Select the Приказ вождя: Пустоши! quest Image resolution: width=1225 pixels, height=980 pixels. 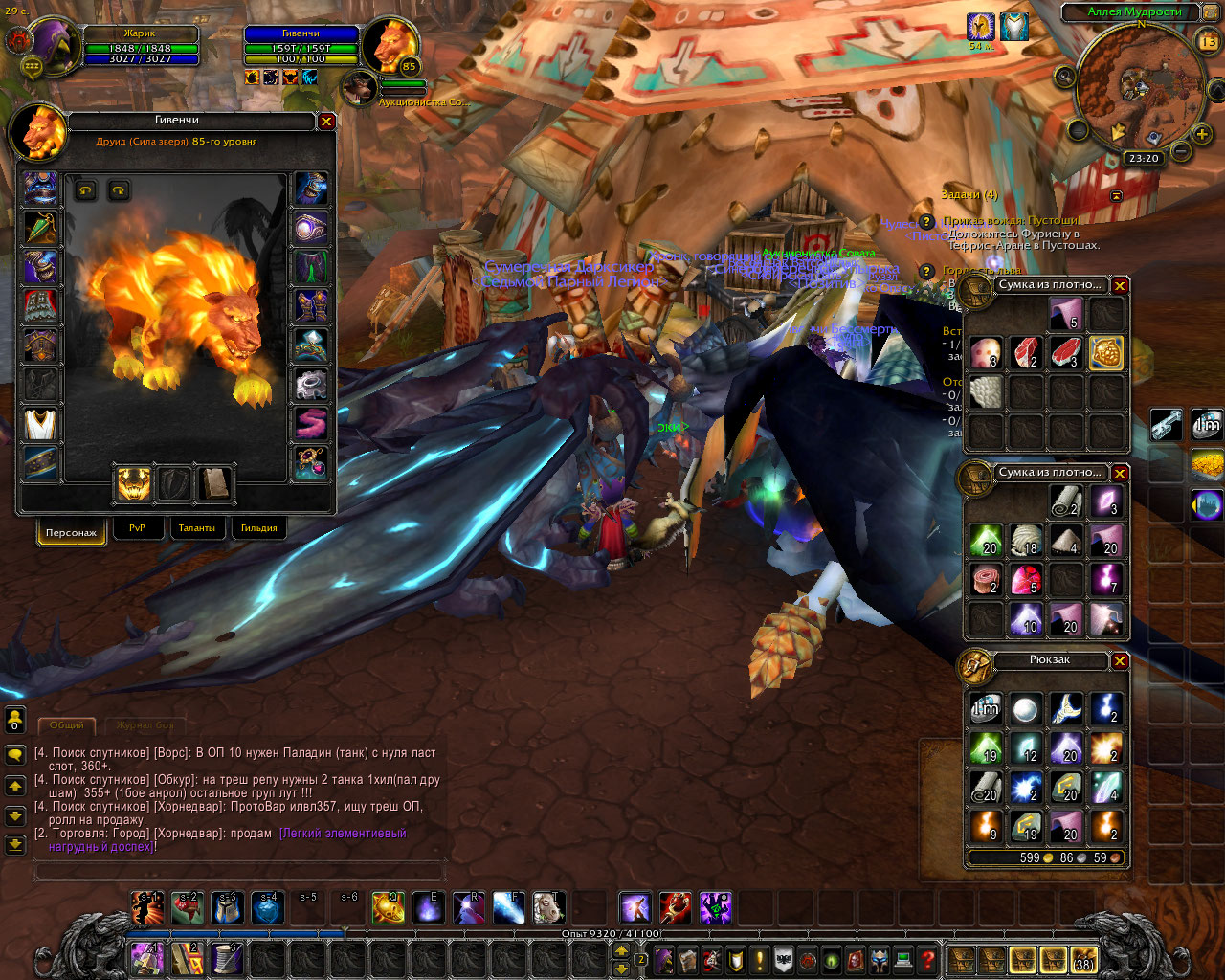click(x=1011, y=220)
